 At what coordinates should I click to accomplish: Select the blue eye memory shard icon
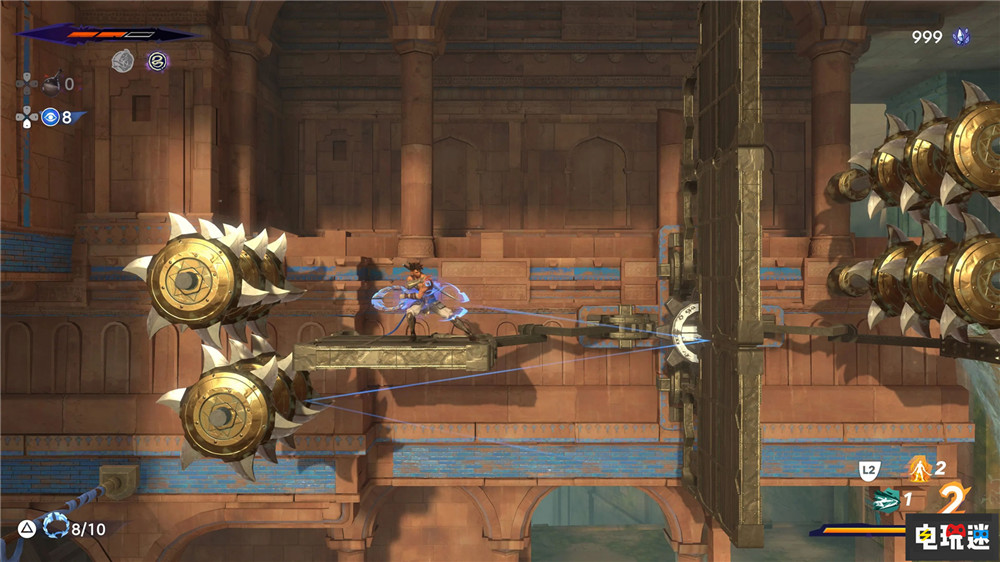pyautogui.click(x=50, y=117)
